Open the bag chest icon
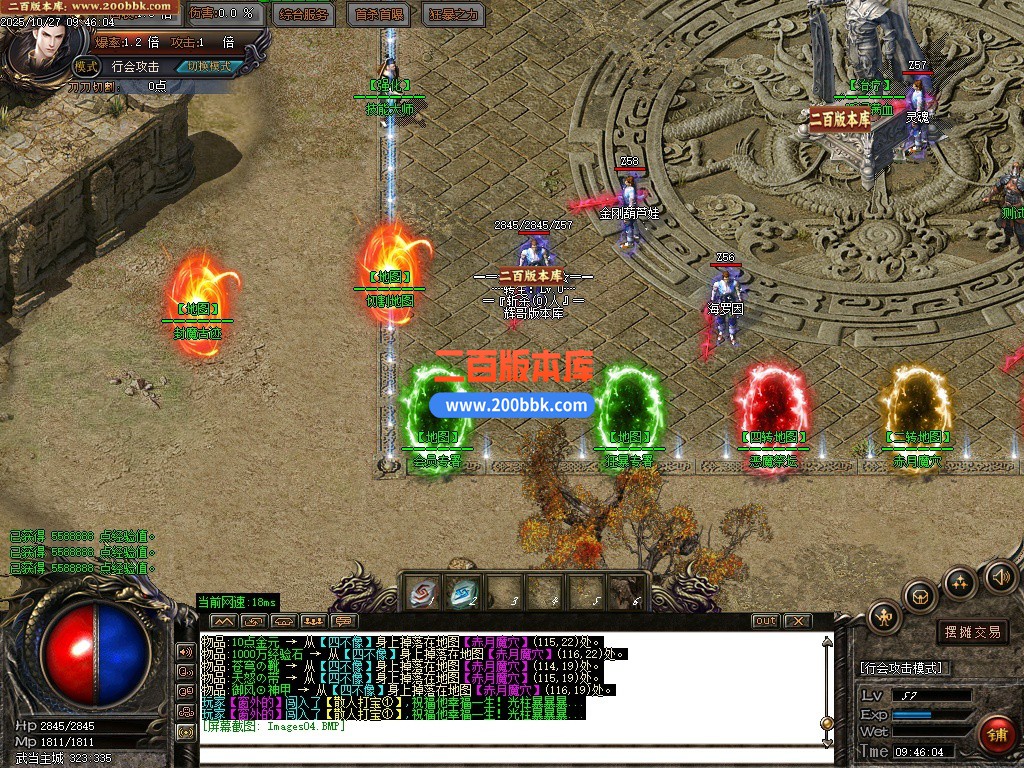 [x=920, y=597]
